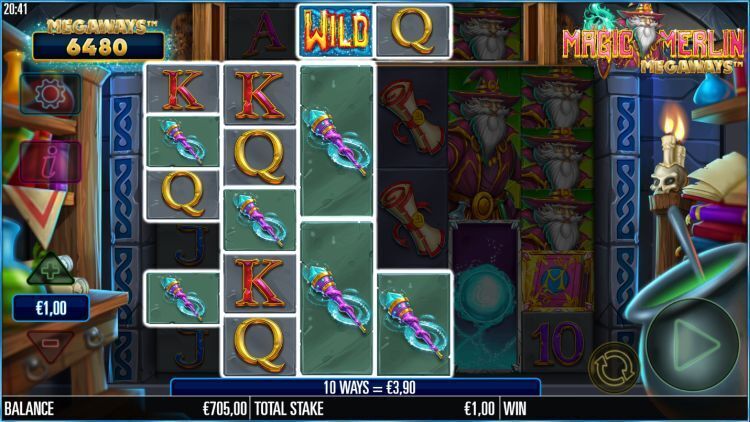The width and height of the screenshot is (750, 422).
Task: Activate the autoplay circular arrows button
Action: pos(613,367)
